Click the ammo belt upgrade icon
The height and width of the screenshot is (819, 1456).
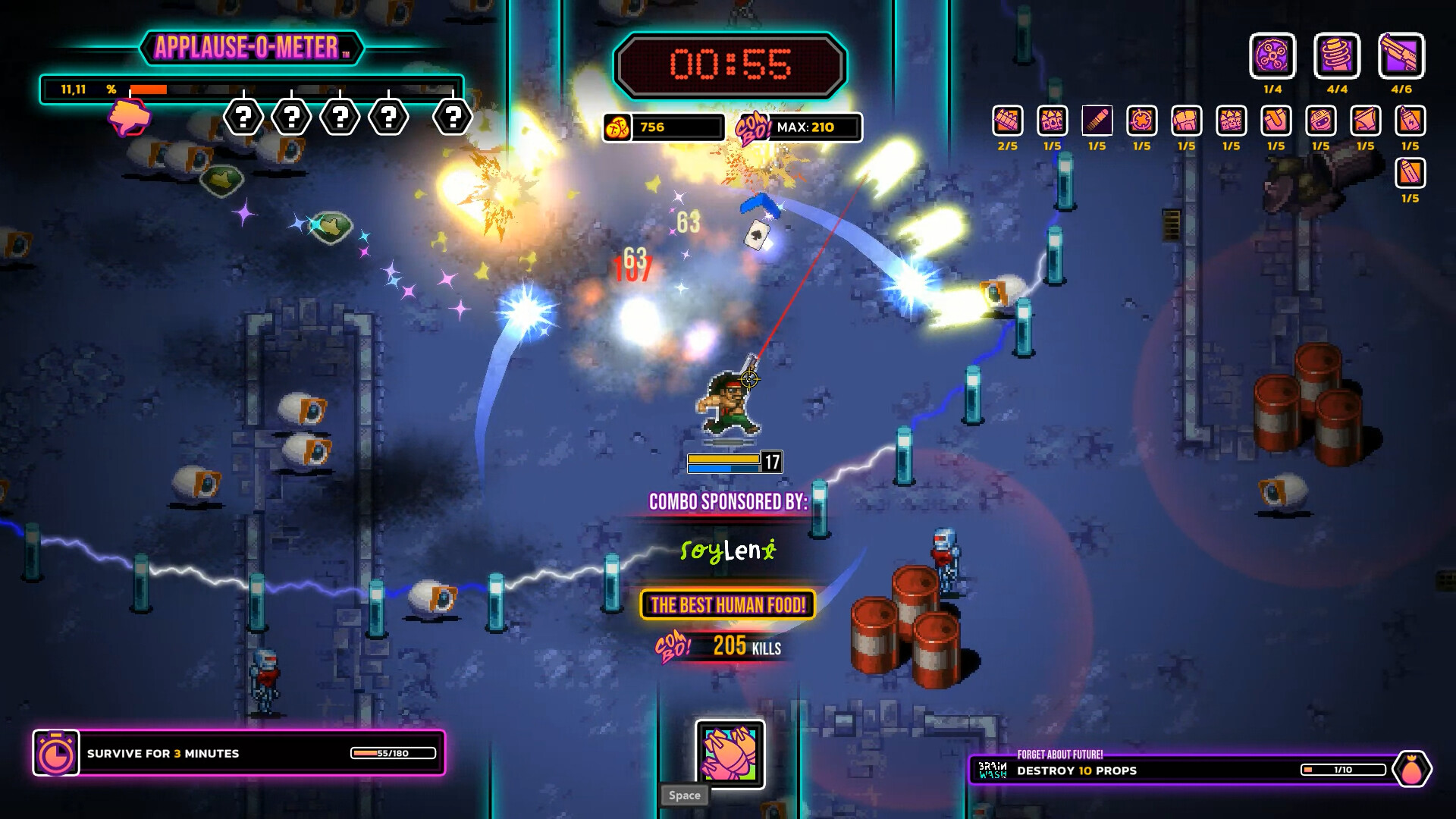pos(1007,121)
